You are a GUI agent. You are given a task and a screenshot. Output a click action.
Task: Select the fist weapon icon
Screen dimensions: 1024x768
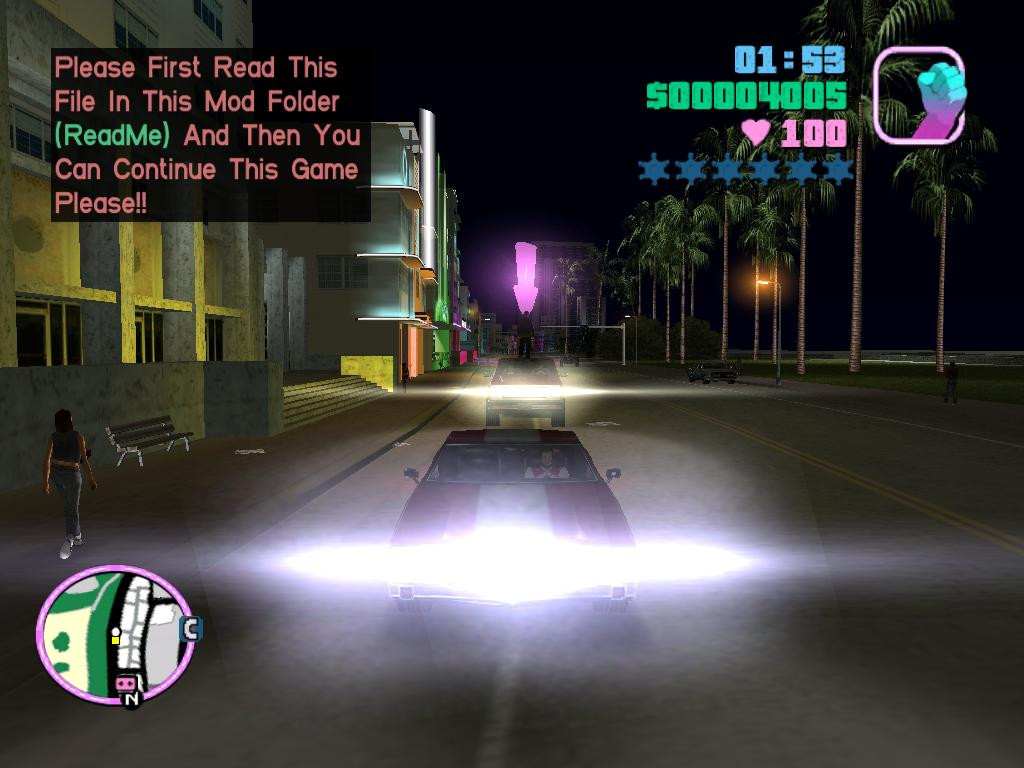[x=919, y=95]
